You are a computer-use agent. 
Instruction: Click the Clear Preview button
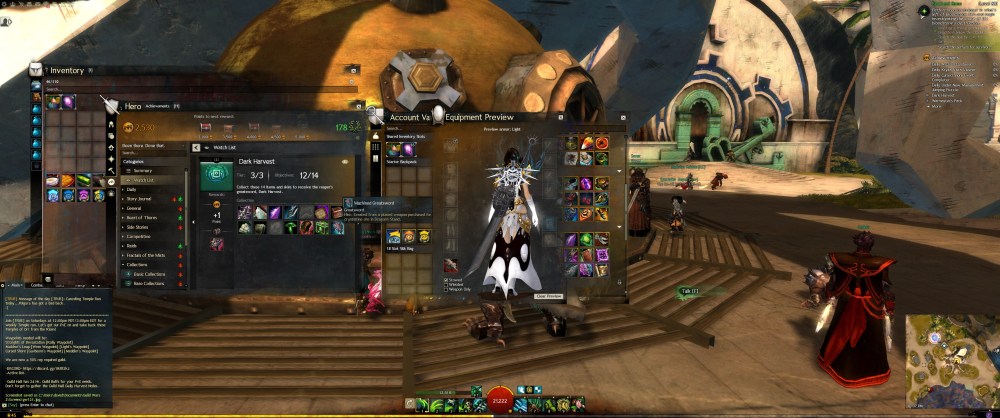tap(549, 296)
